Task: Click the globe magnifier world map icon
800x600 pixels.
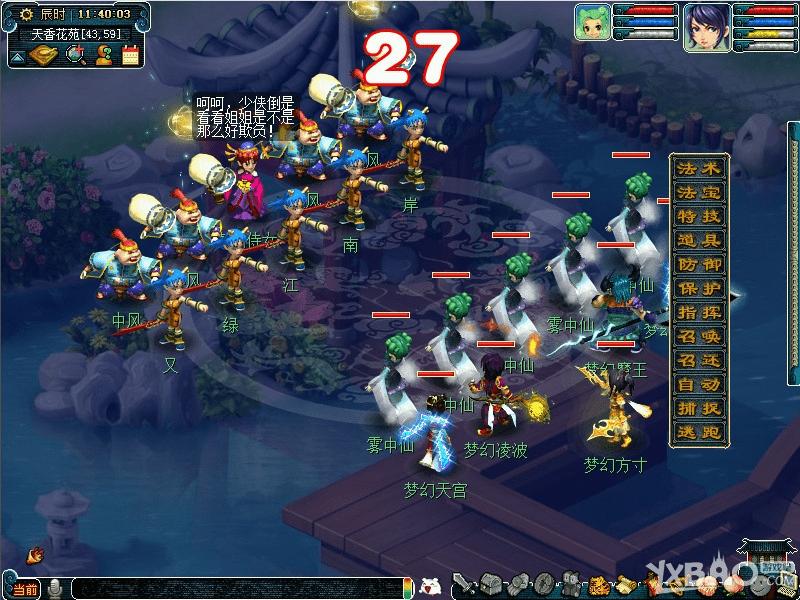Action: [76, 55]
